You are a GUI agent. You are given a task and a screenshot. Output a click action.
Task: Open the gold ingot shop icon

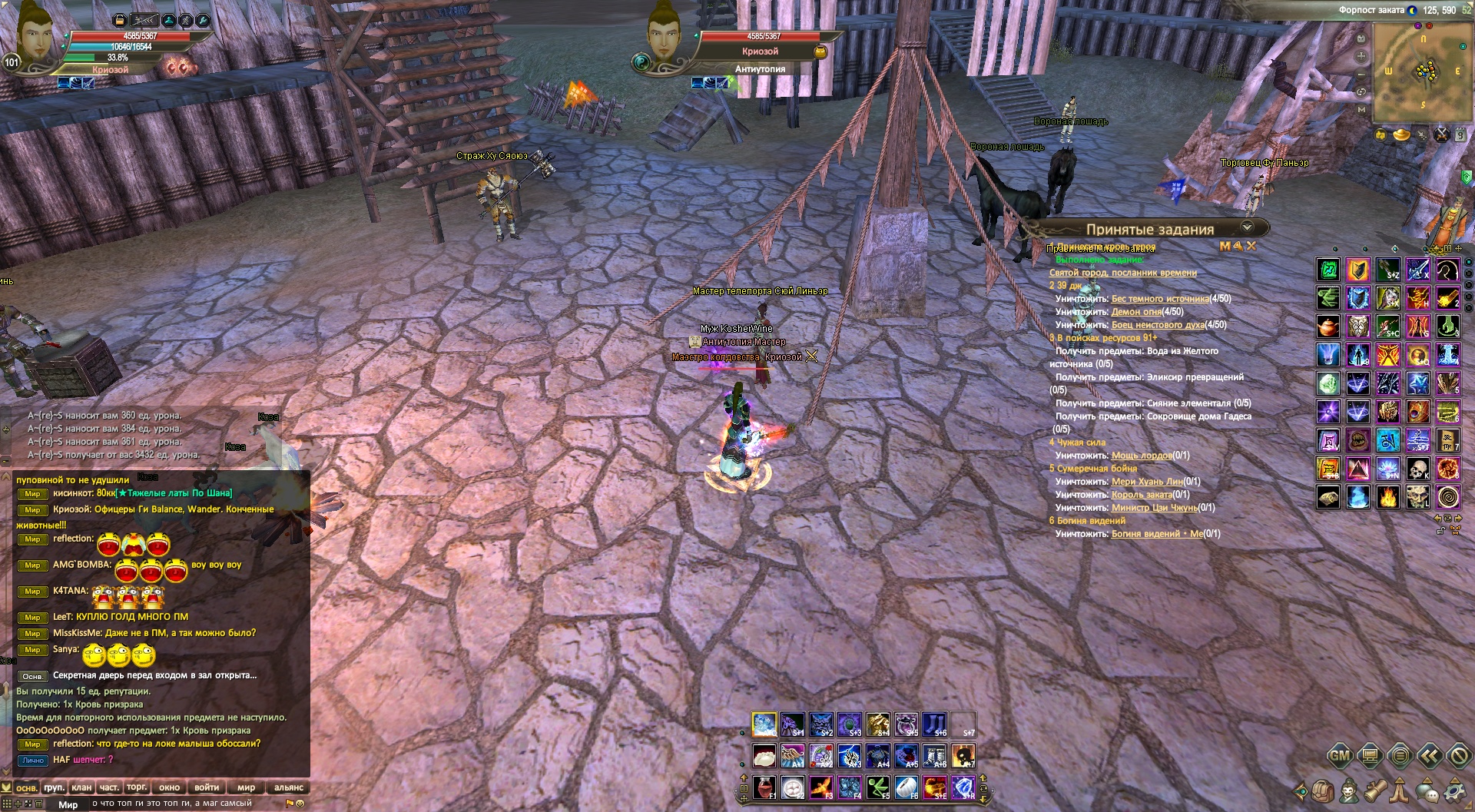coord(1401,135)
